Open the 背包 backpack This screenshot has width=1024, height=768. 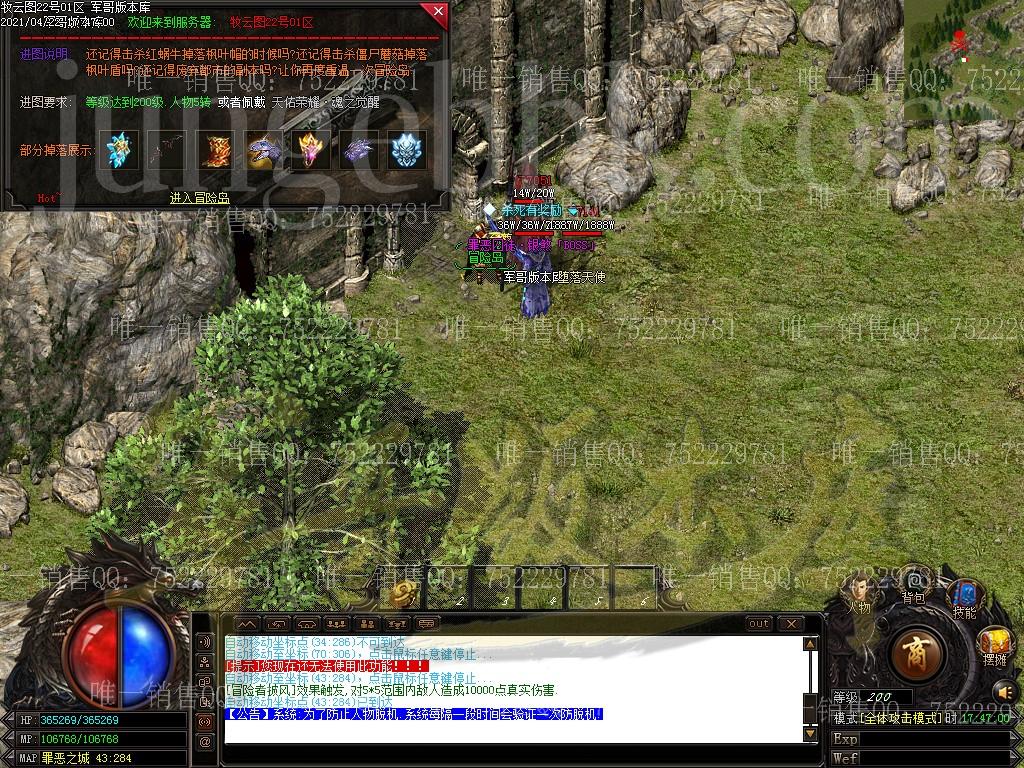point(913,583)
